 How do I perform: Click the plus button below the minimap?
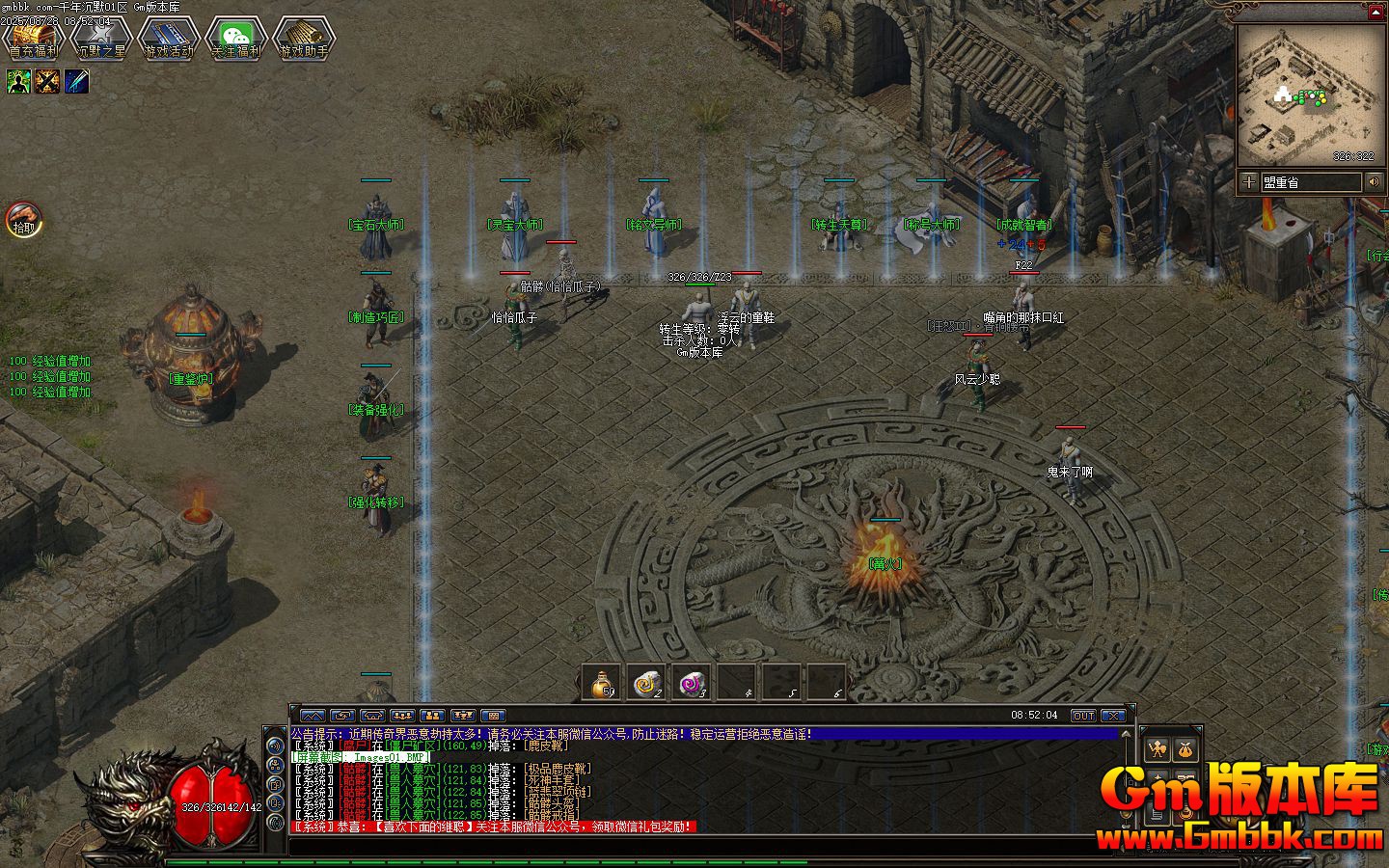point(1249,181)
